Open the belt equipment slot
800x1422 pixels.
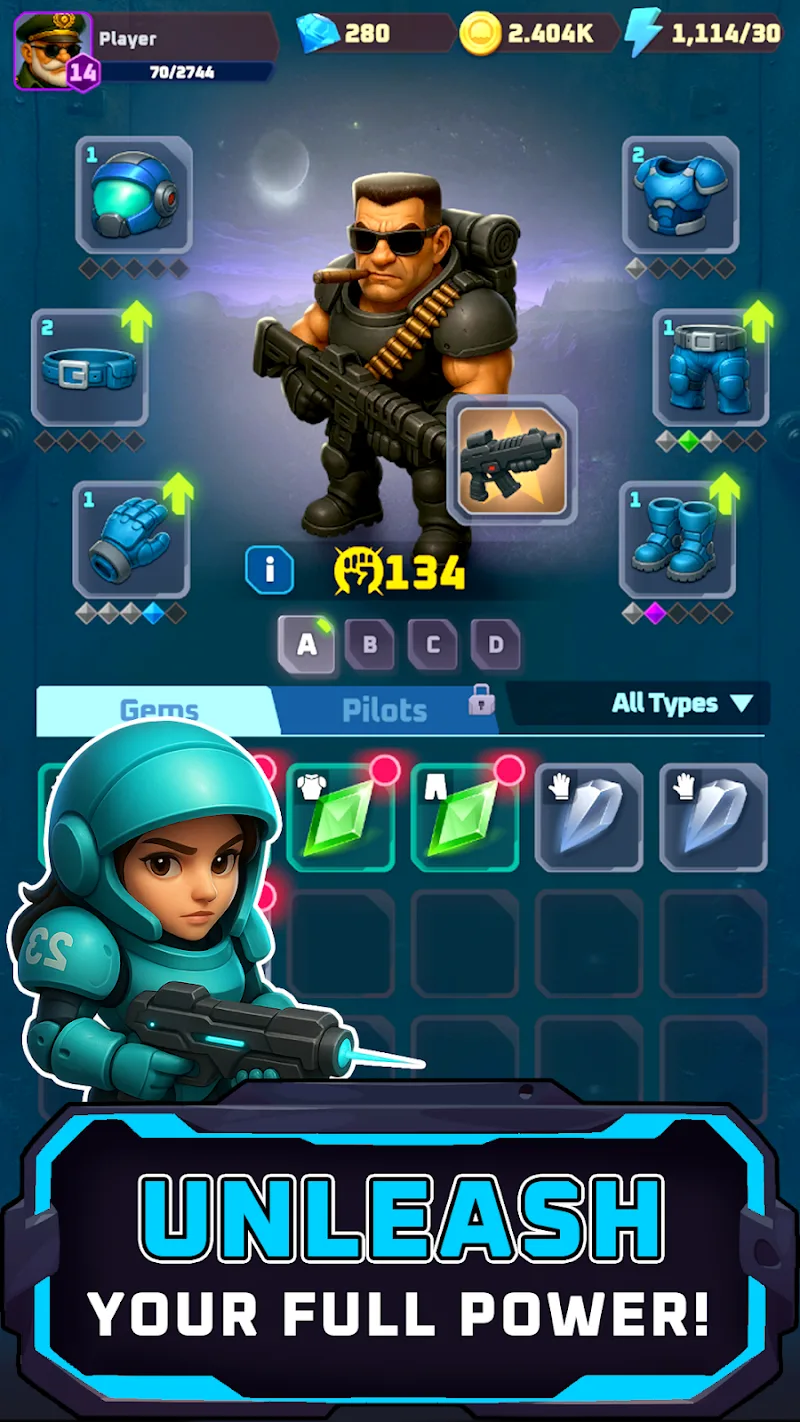(x=90, y=368)
